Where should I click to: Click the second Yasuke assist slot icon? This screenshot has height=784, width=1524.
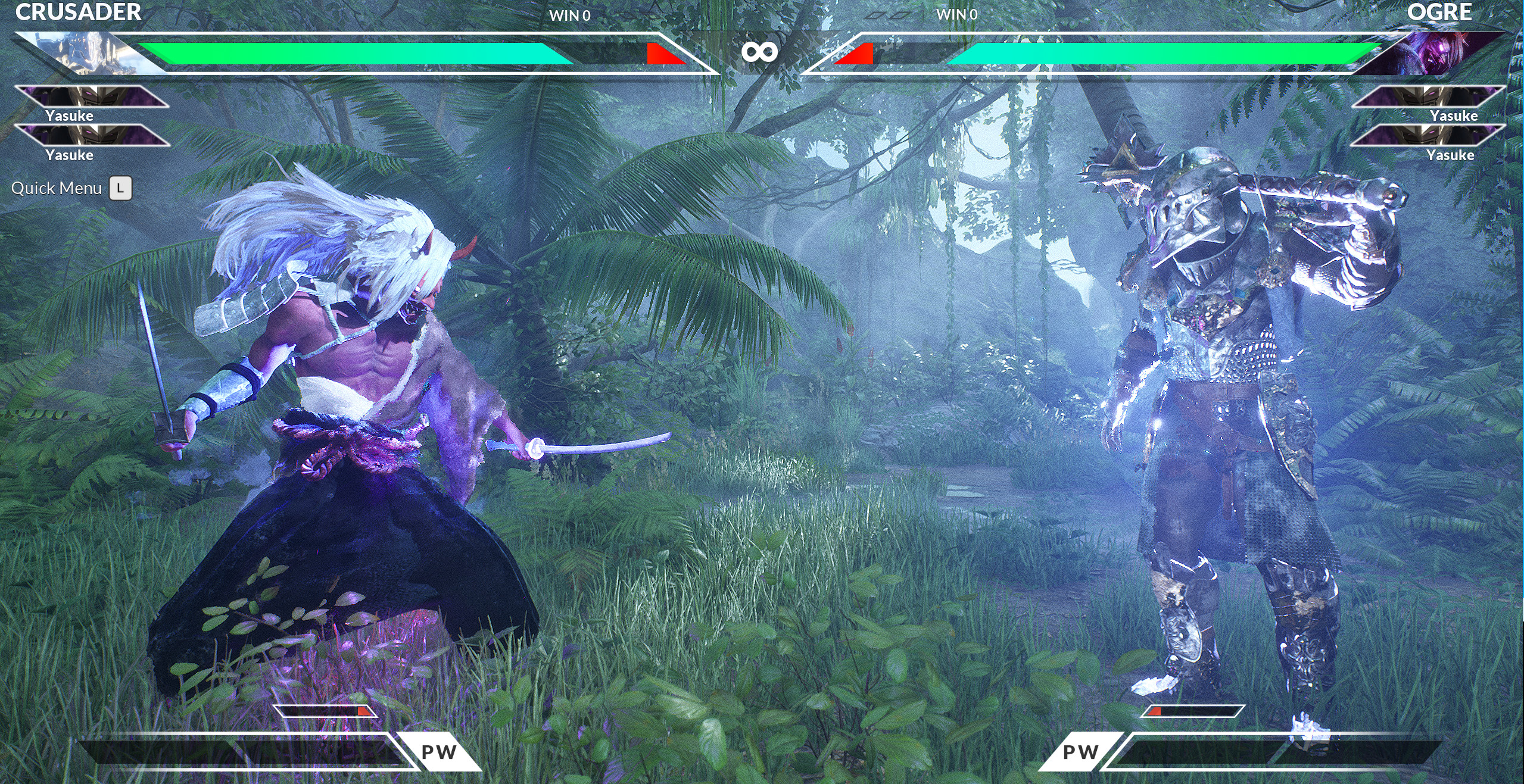[x=92, y=136]
